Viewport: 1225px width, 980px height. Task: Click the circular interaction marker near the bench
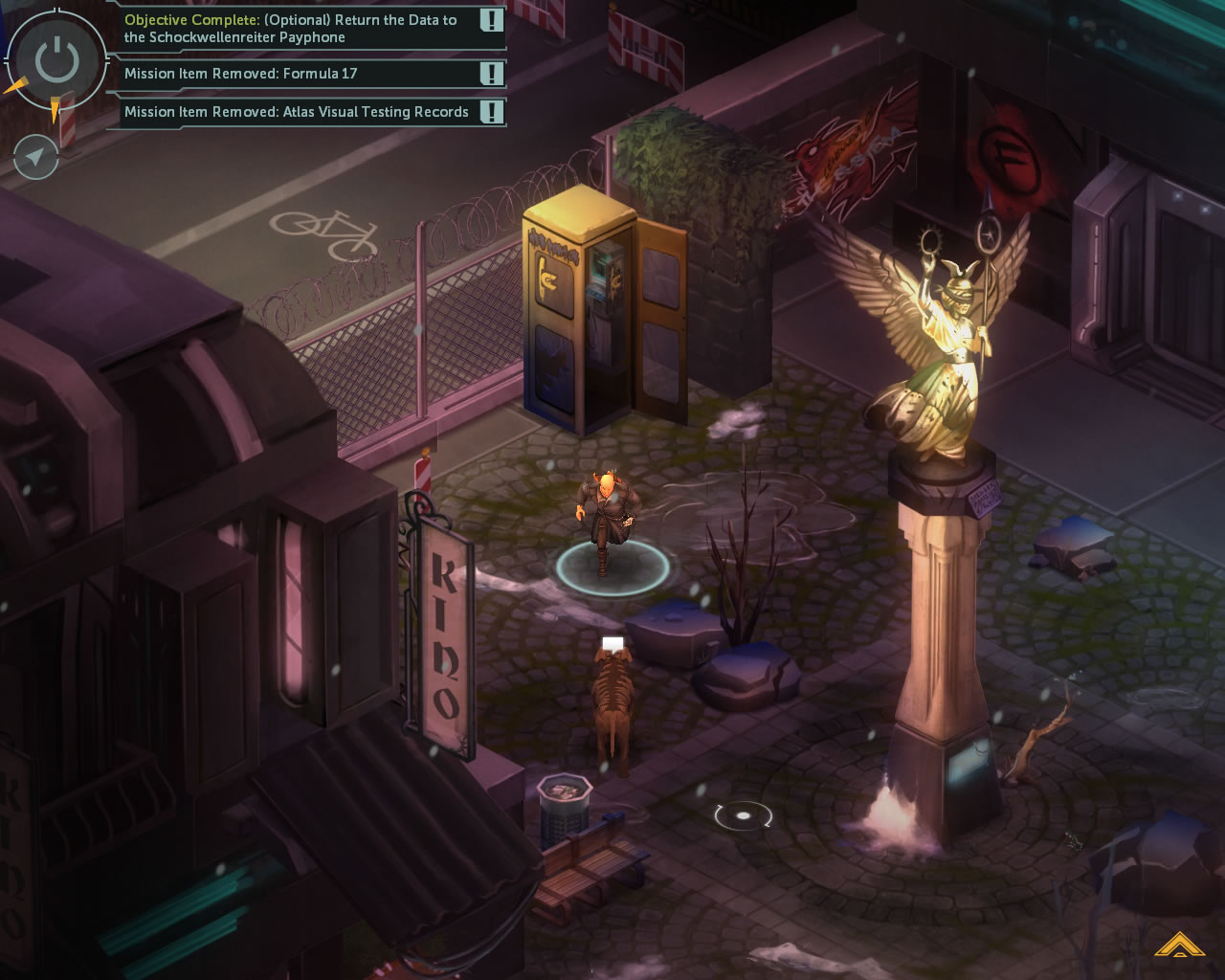(x=743, y=815)
